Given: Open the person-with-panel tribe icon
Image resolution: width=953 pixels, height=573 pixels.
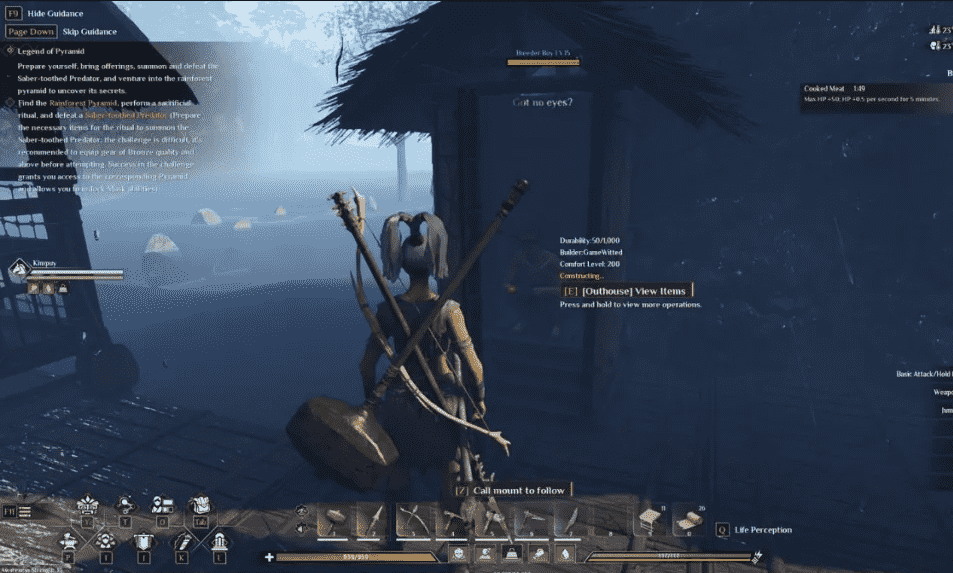Looking at the screenshot, I should tap(163, 505).
